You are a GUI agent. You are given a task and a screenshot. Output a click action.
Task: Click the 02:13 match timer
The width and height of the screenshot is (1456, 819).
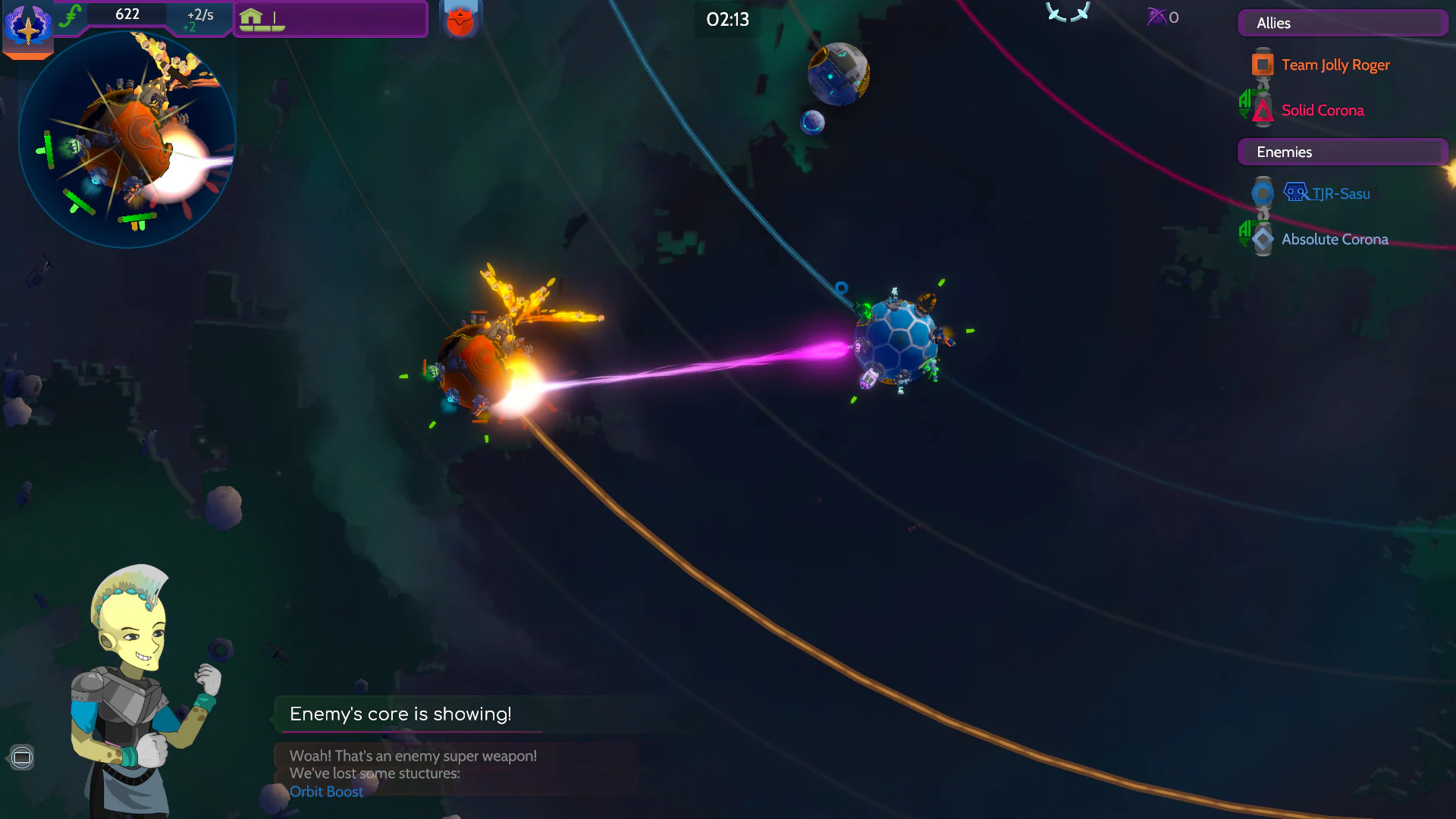pos(726,20)
